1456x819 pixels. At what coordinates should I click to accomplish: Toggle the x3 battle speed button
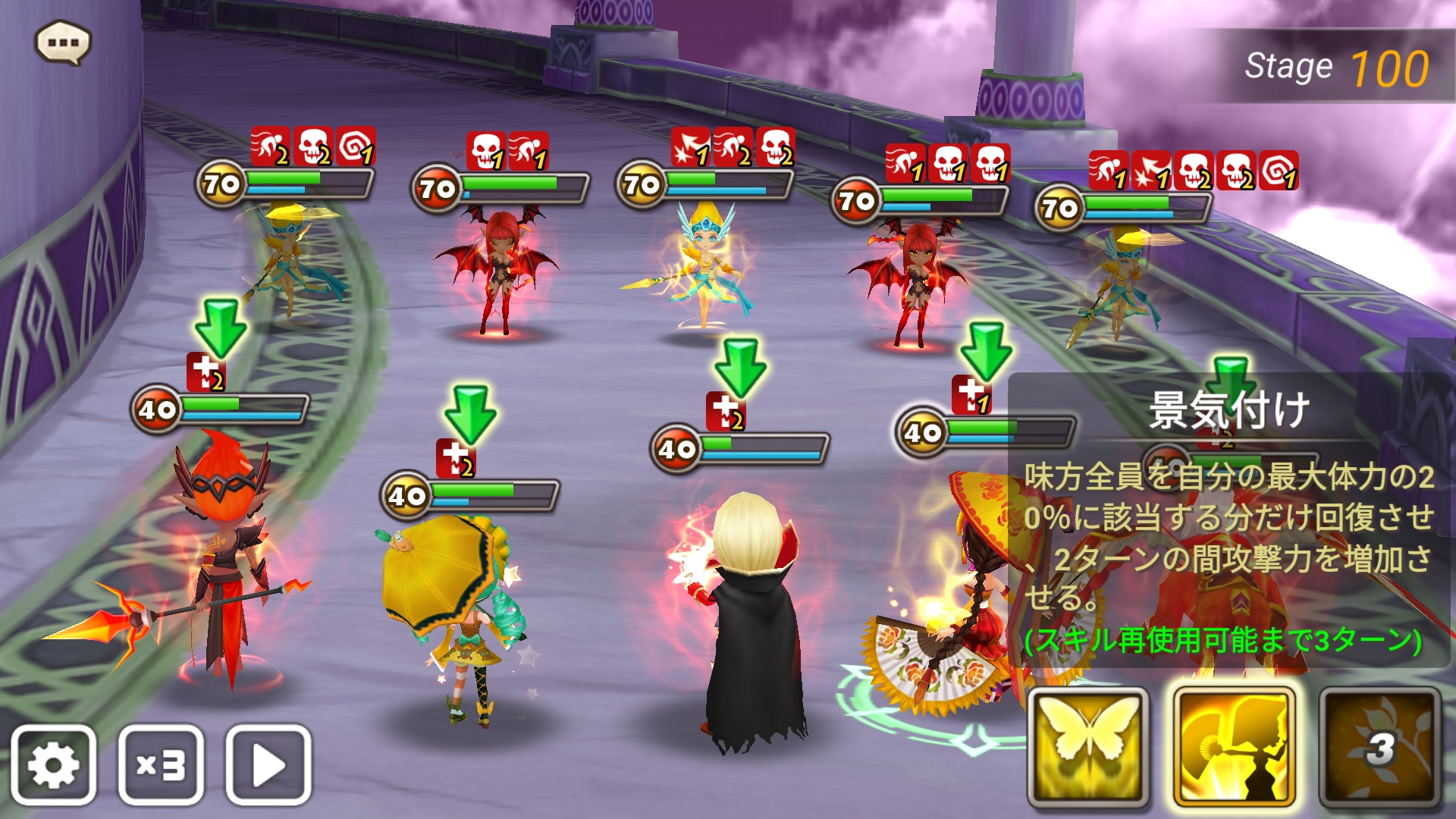(161, 764)
